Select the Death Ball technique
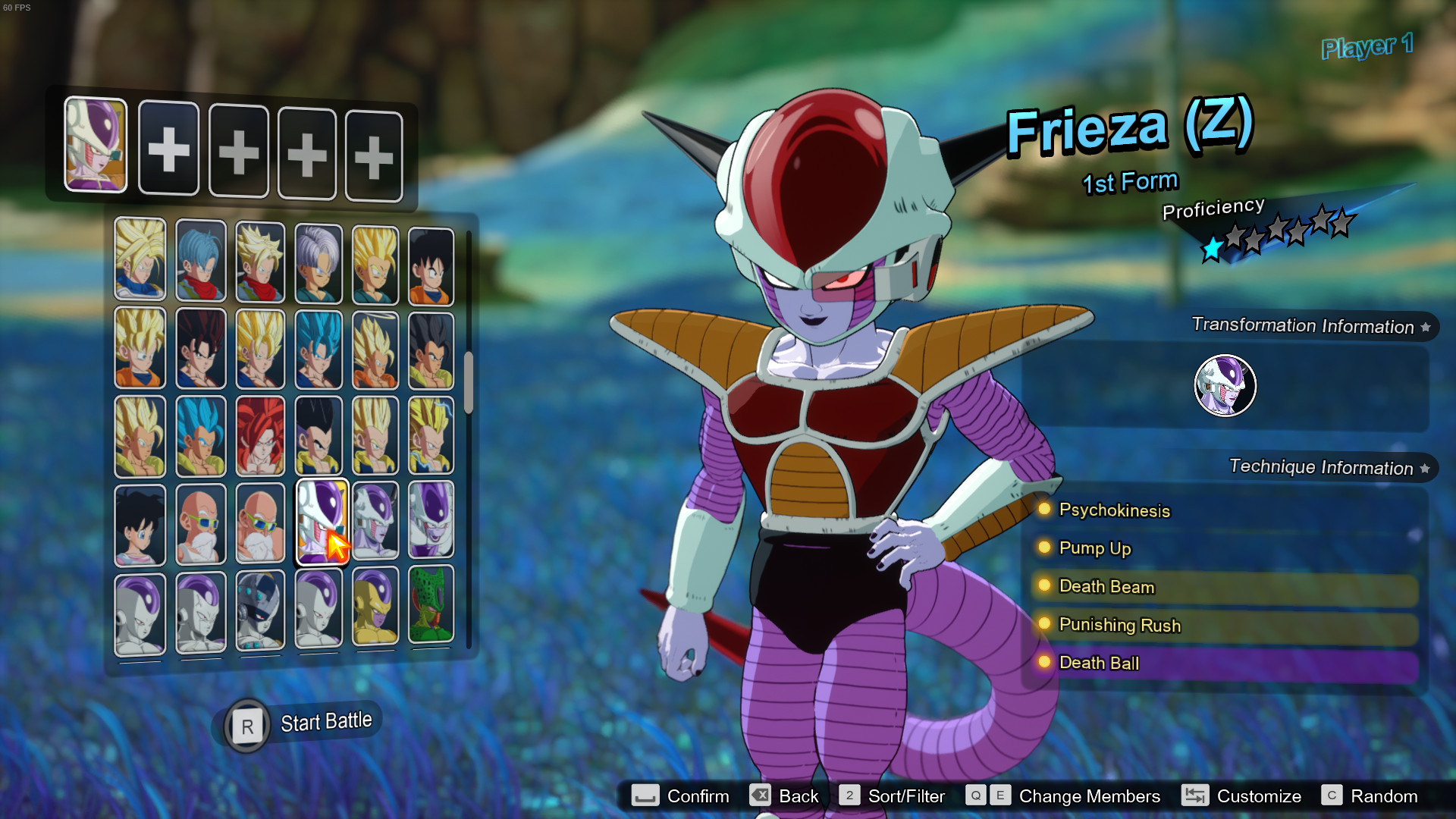Screen dimensions: 1456x819 pyautogui.click(x=1099, y=663)
